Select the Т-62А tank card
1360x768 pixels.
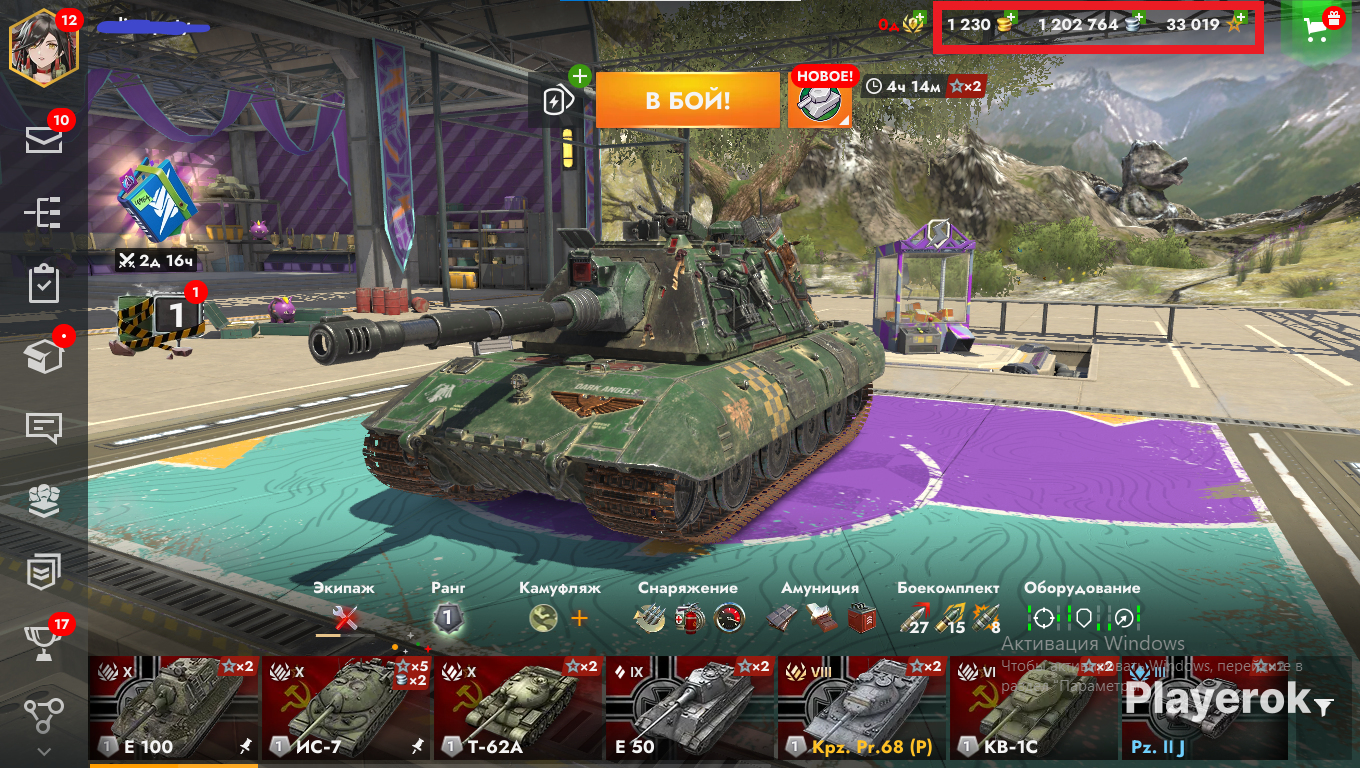click(x=518, y=708)
